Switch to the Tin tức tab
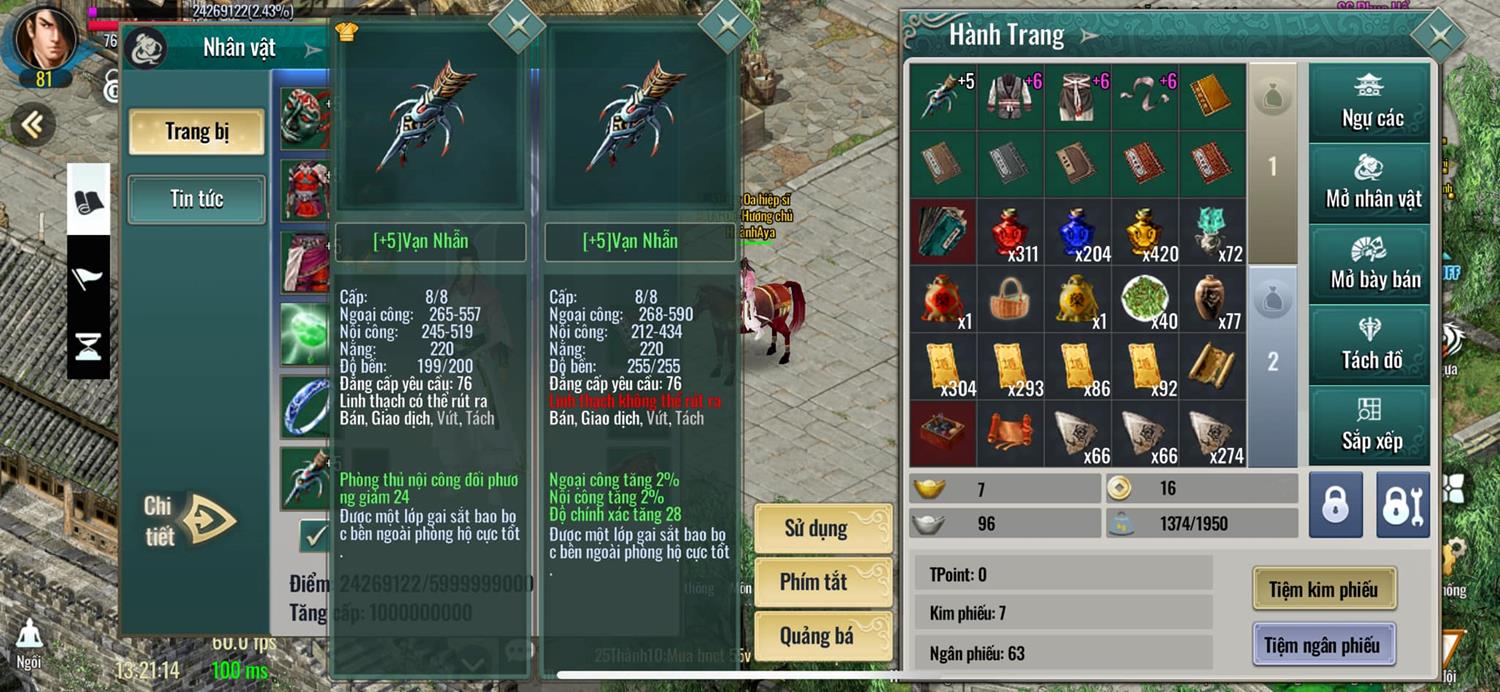Viewport: 1500px width, 692px height. (196, 199)
